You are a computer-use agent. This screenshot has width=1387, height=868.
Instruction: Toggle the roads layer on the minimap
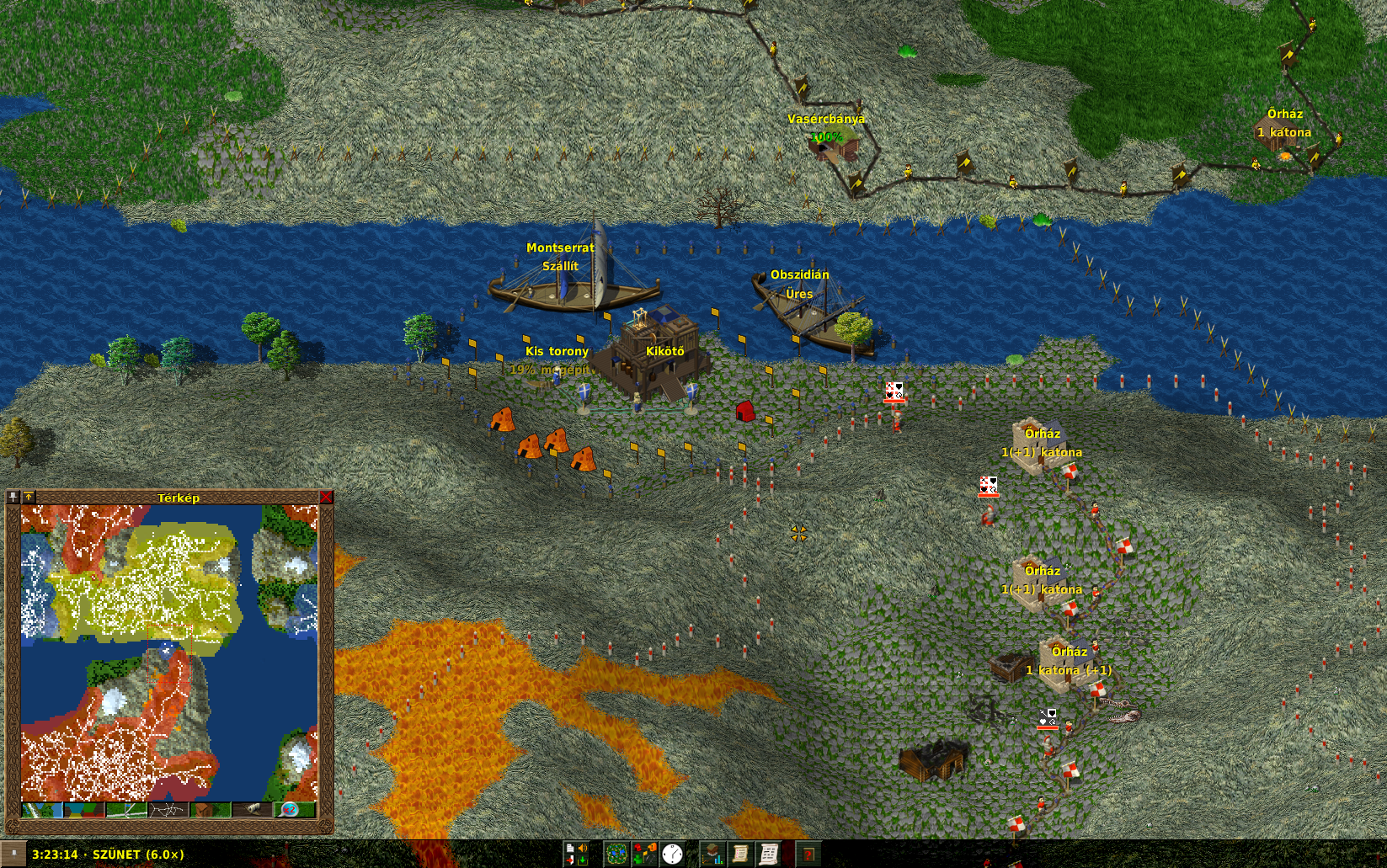tap(168, 810)
